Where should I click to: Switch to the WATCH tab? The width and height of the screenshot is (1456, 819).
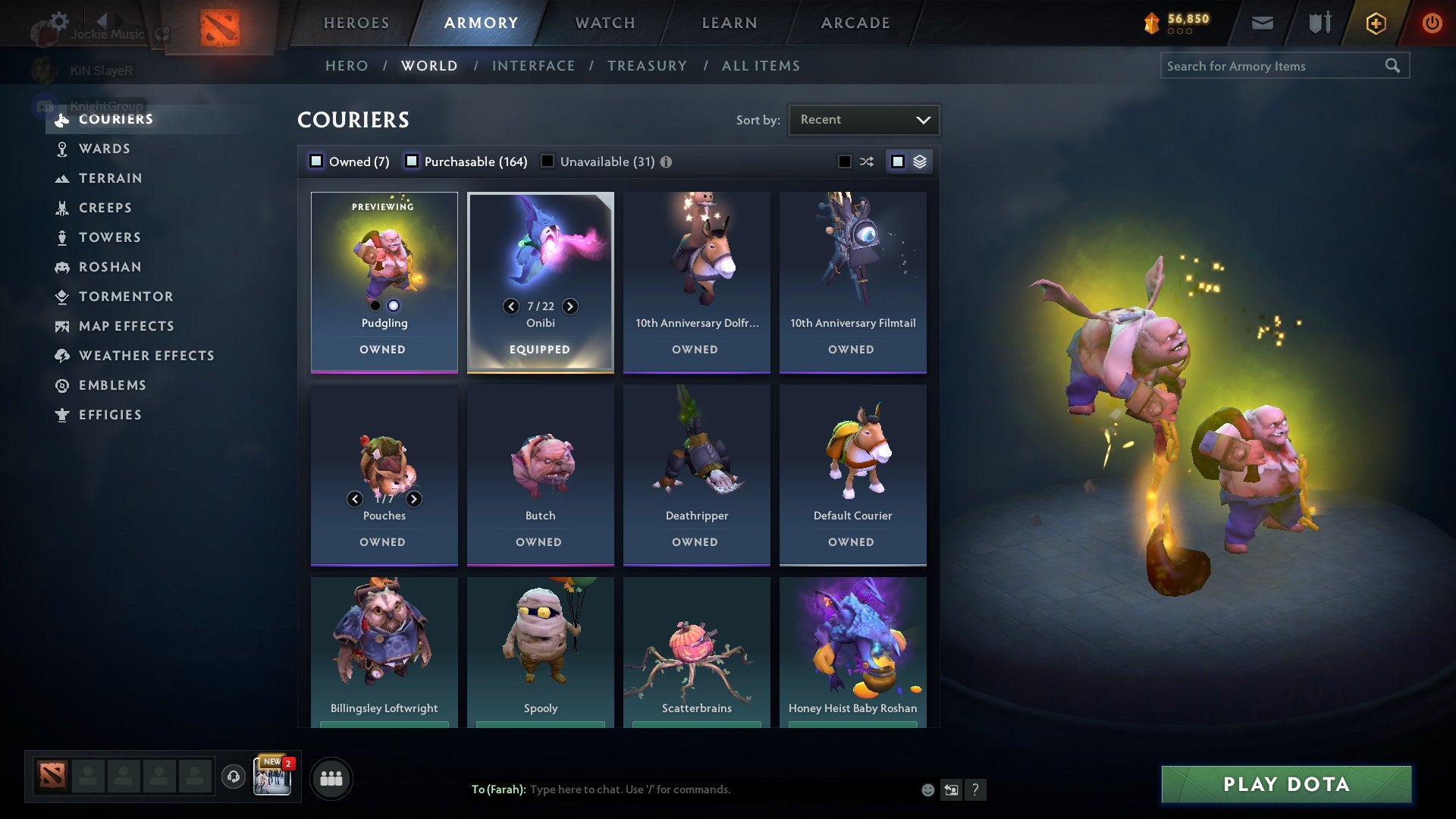[x=604, y=23]
